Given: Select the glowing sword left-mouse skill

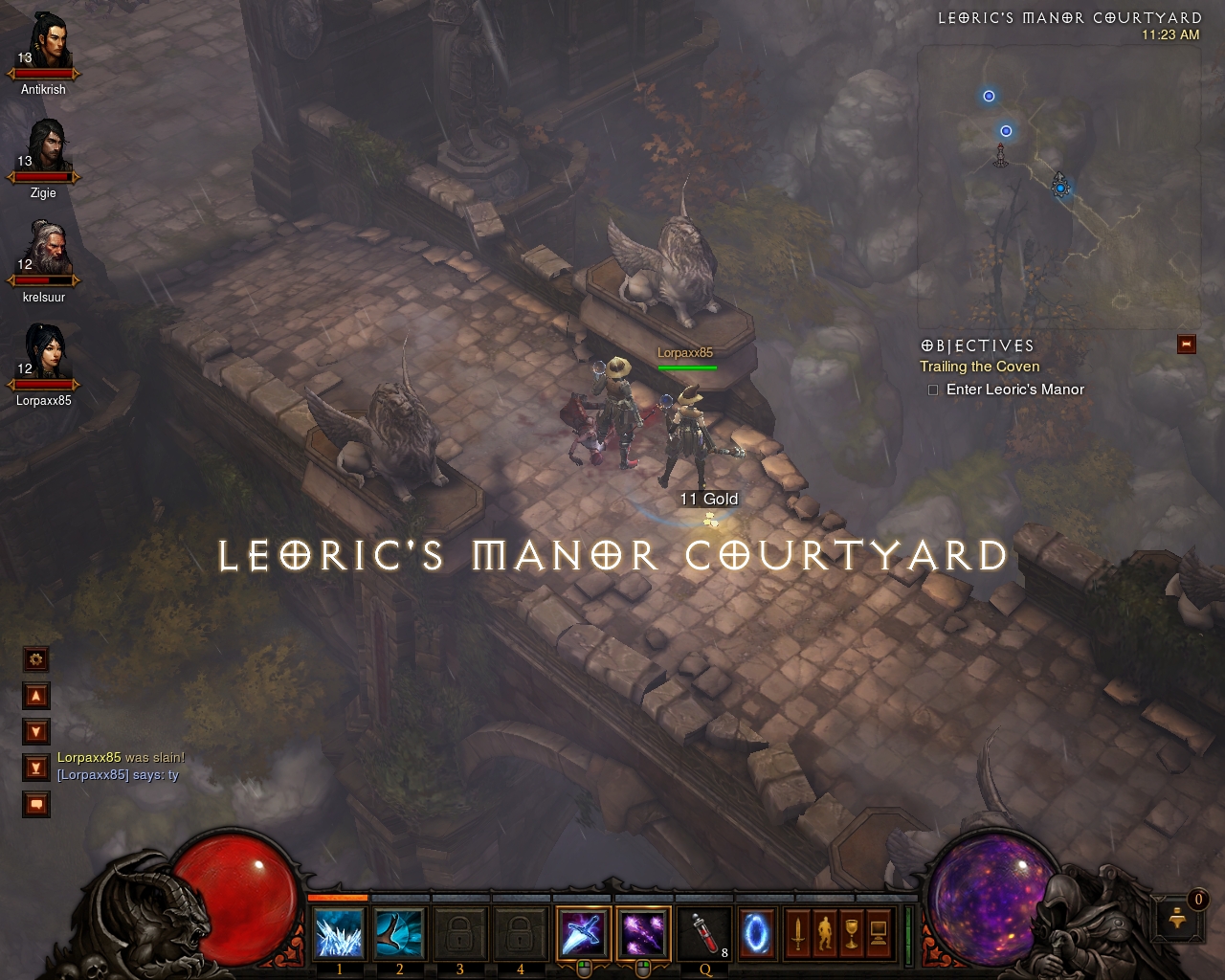Looking at the screenshot, I should pyautogui.click(x=583, y=933).
